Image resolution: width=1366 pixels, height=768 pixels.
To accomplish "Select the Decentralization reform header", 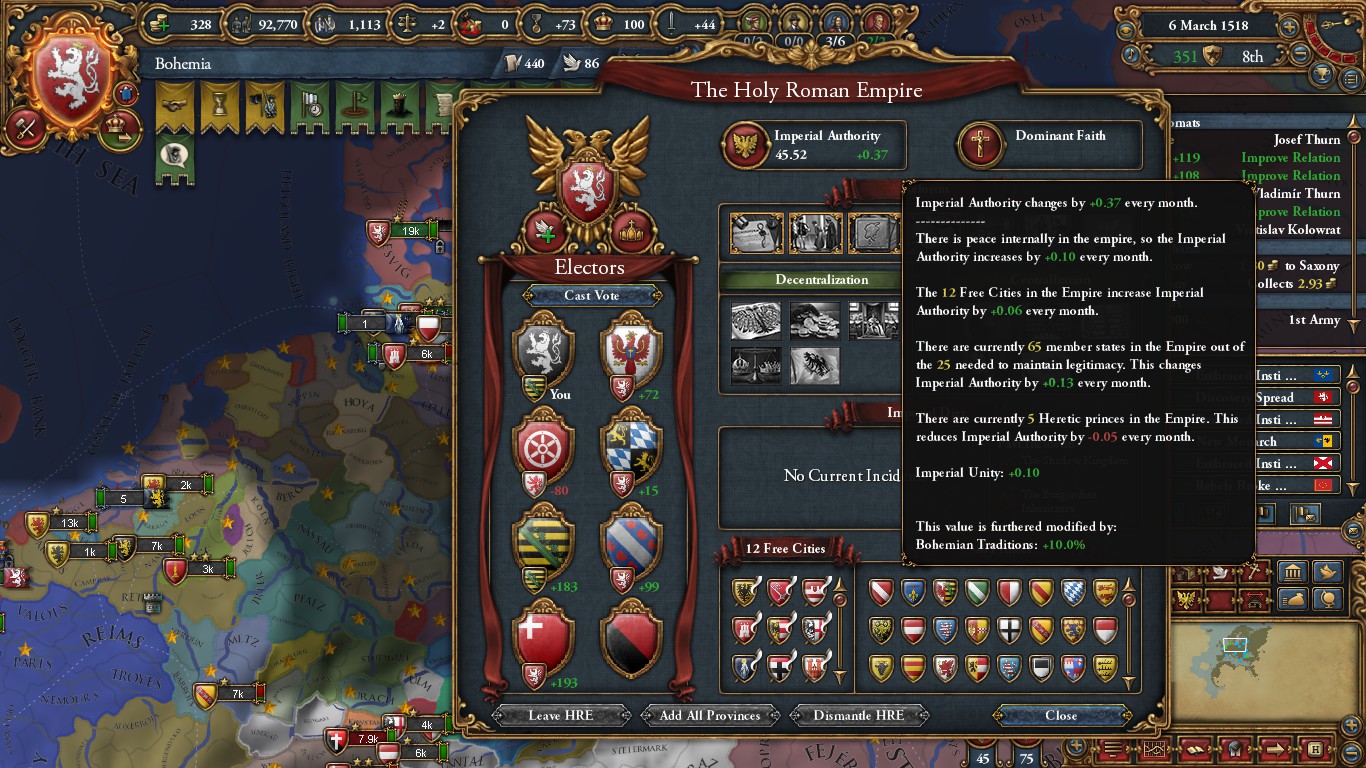I will click(821, 280).
